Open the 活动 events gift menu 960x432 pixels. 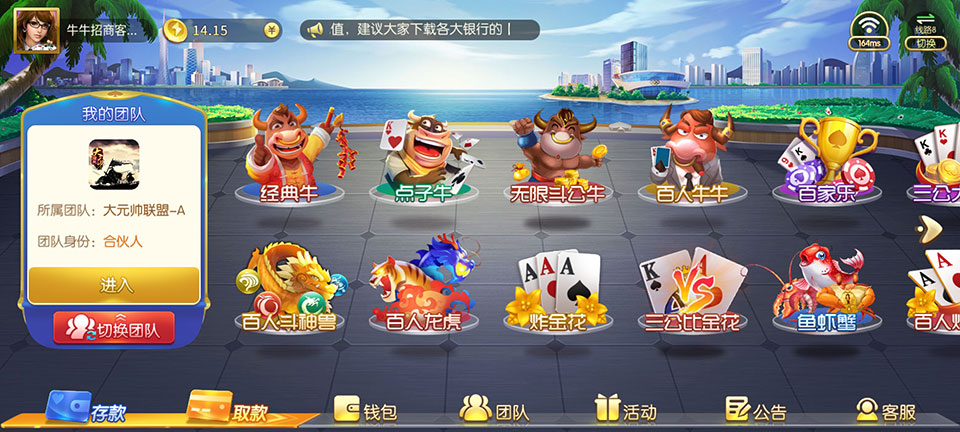(x=625, y=410)
